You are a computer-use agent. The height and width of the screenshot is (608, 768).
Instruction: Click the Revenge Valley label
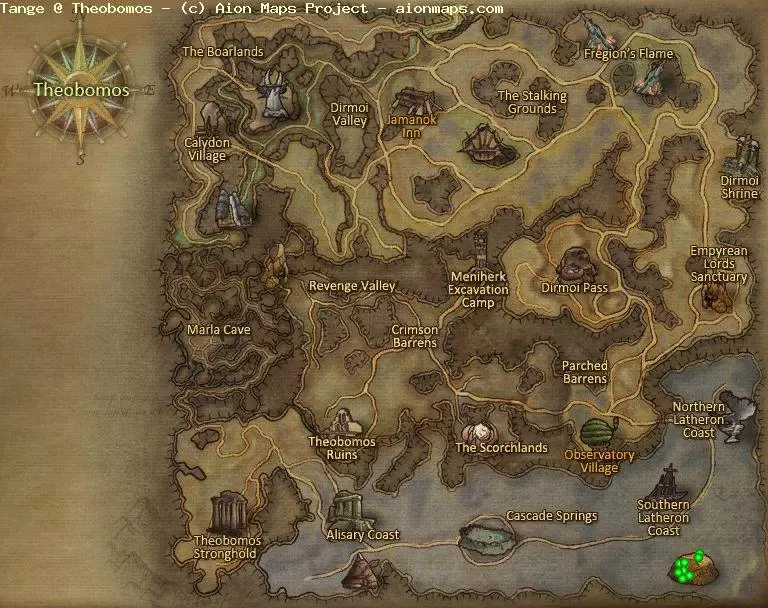coord(352,286)
